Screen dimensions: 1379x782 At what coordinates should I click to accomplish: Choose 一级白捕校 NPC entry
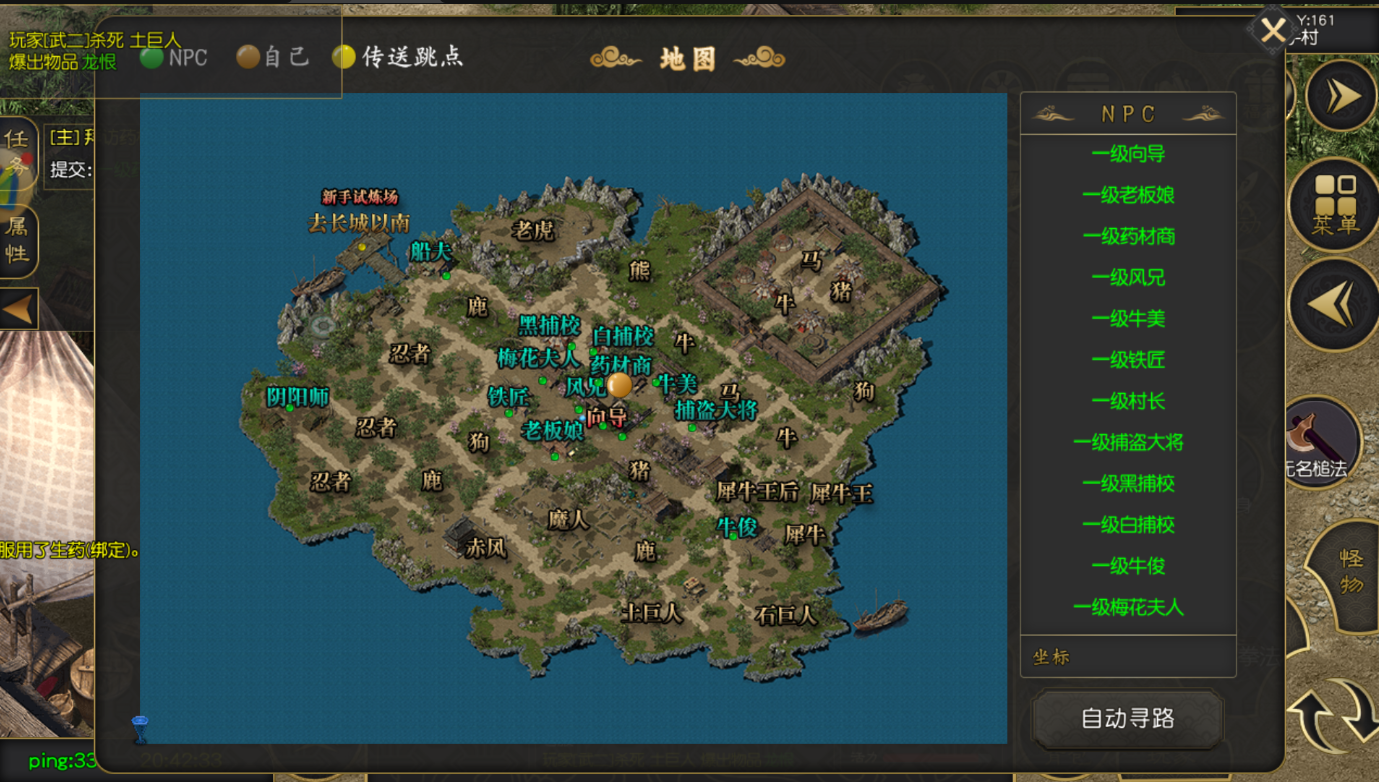click(1128, 525)
